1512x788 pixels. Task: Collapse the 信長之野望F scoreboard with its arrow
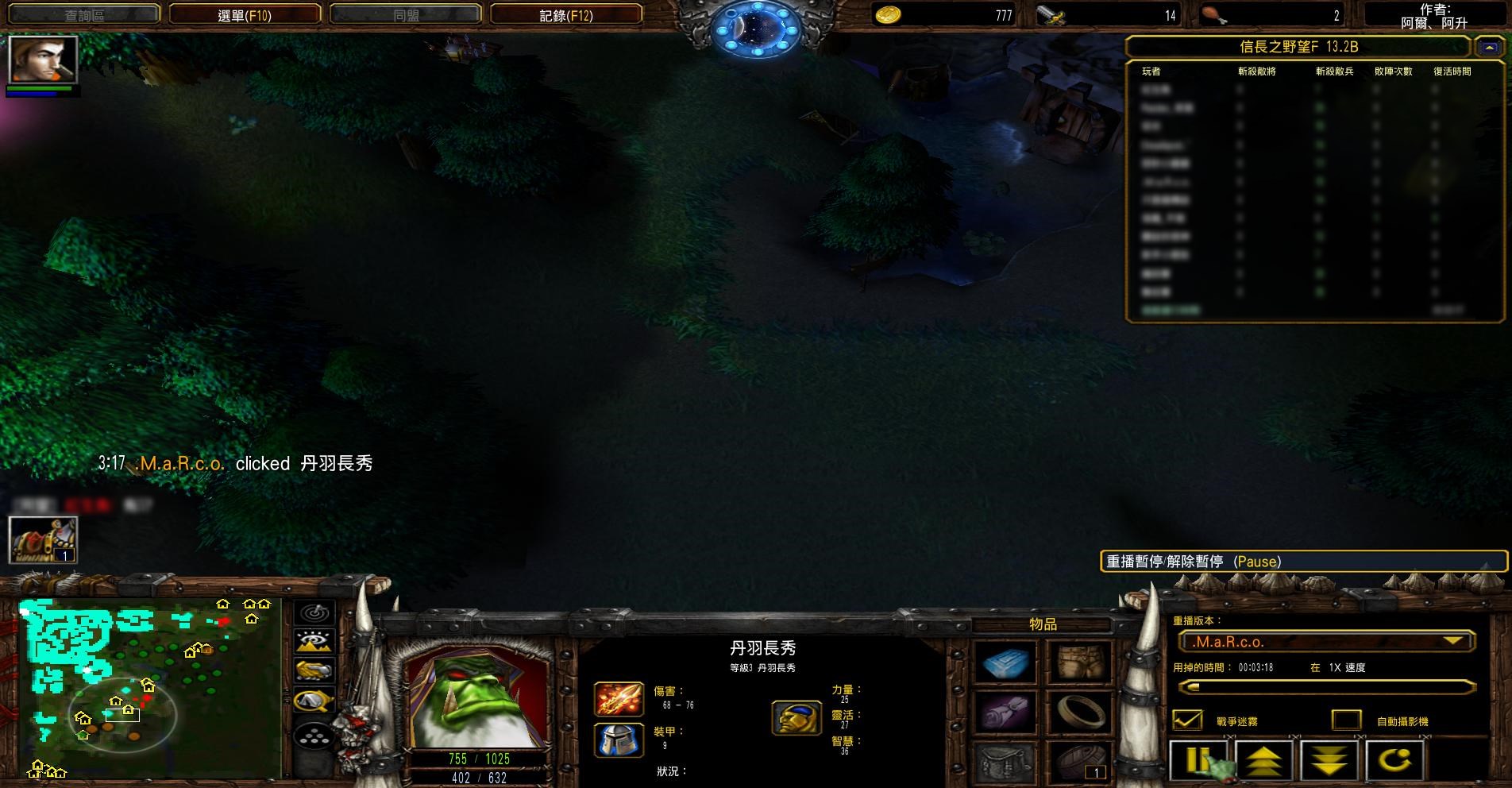[1489, 48]
